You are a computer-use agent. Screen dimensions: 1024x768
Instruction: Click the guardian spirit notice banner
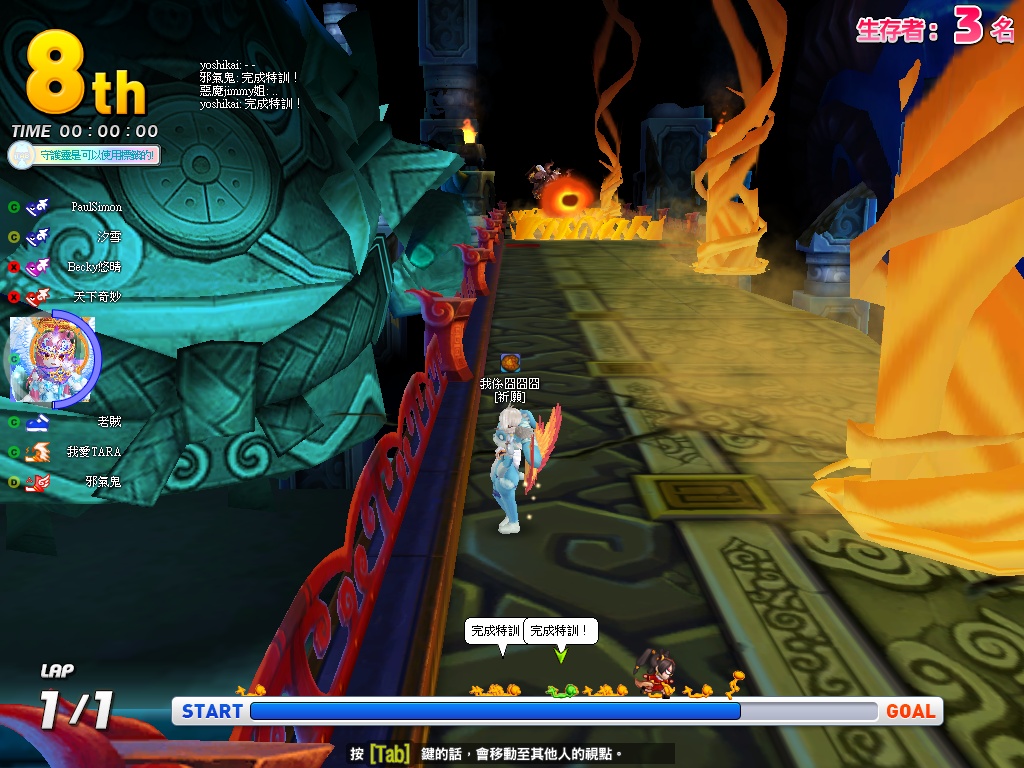pos(84,155)
